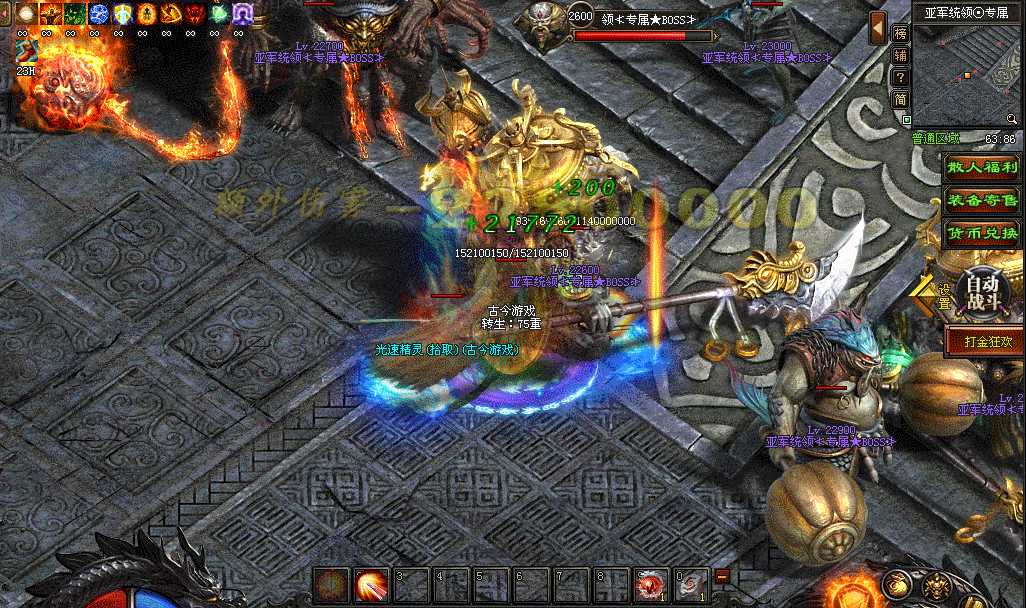The height and width of the screenshot is (608, 1026).
Task: Open the question mark help button
Action: [x=900, y=77]
